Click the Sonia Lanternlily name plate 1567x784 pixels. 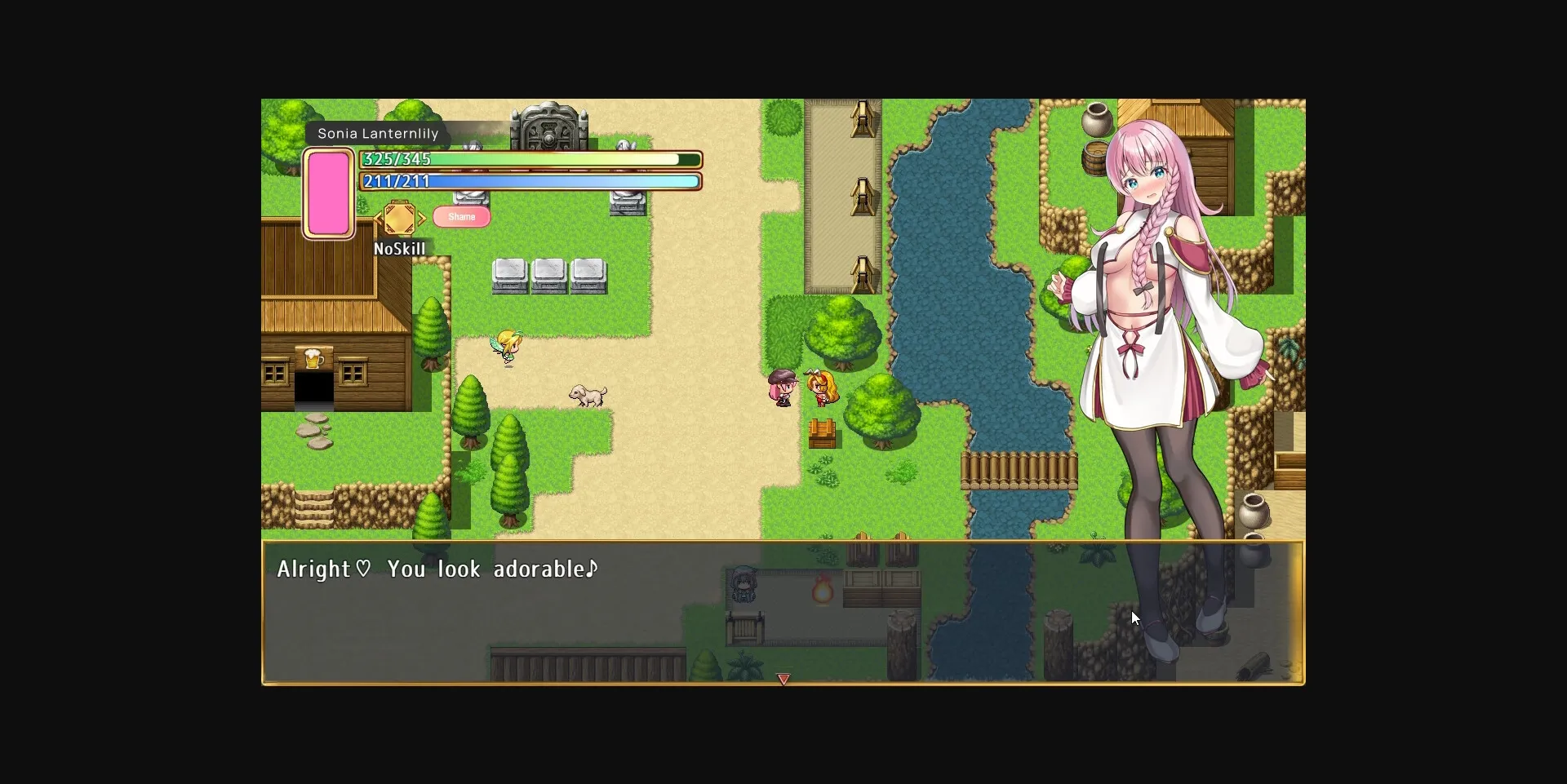coord(378,133)
